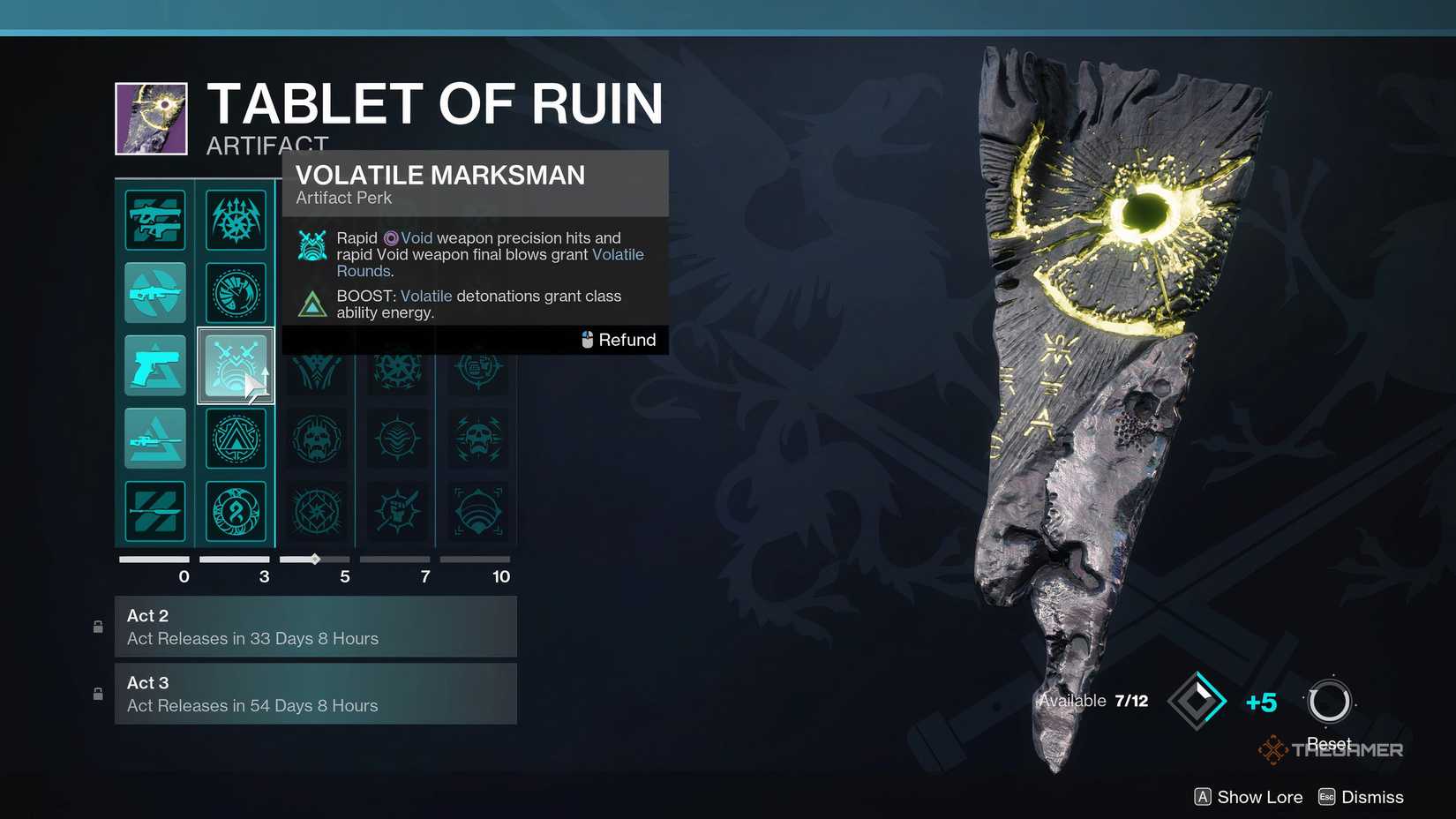Click Refund on the Volatile Marksman perk
Screen dimensions: 1456x819
(x=618, y=340)
